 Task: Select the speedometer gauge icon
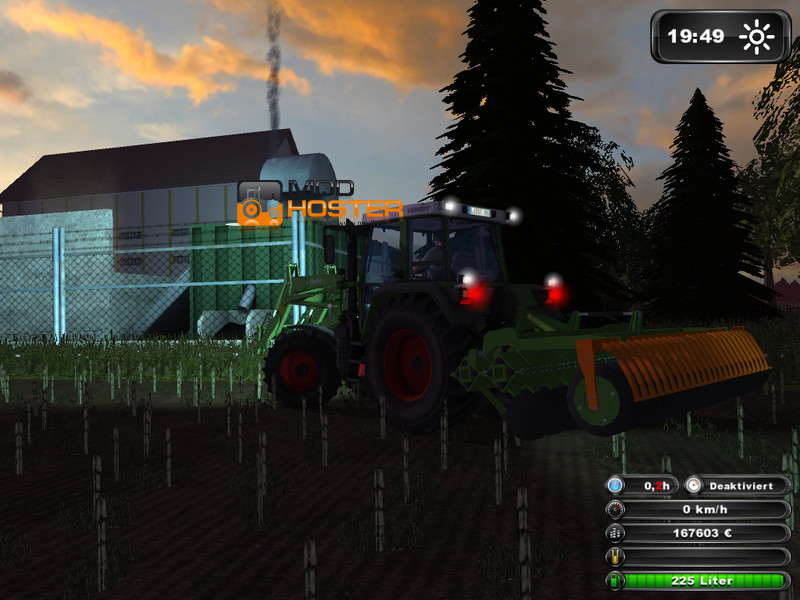click(x=616, y=509)
